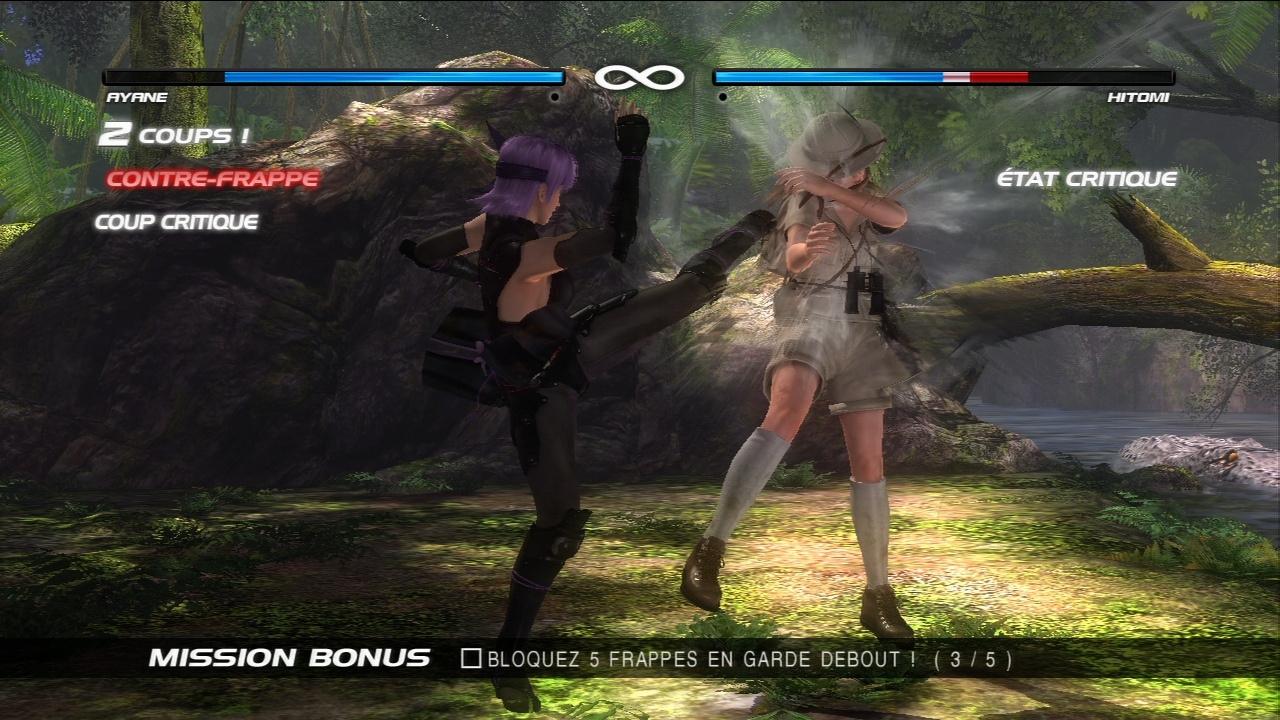Toggle the BLOQUEZ 5 FRAPPES mission checkbox
The image size is (1280, 720).
(472, 659)
